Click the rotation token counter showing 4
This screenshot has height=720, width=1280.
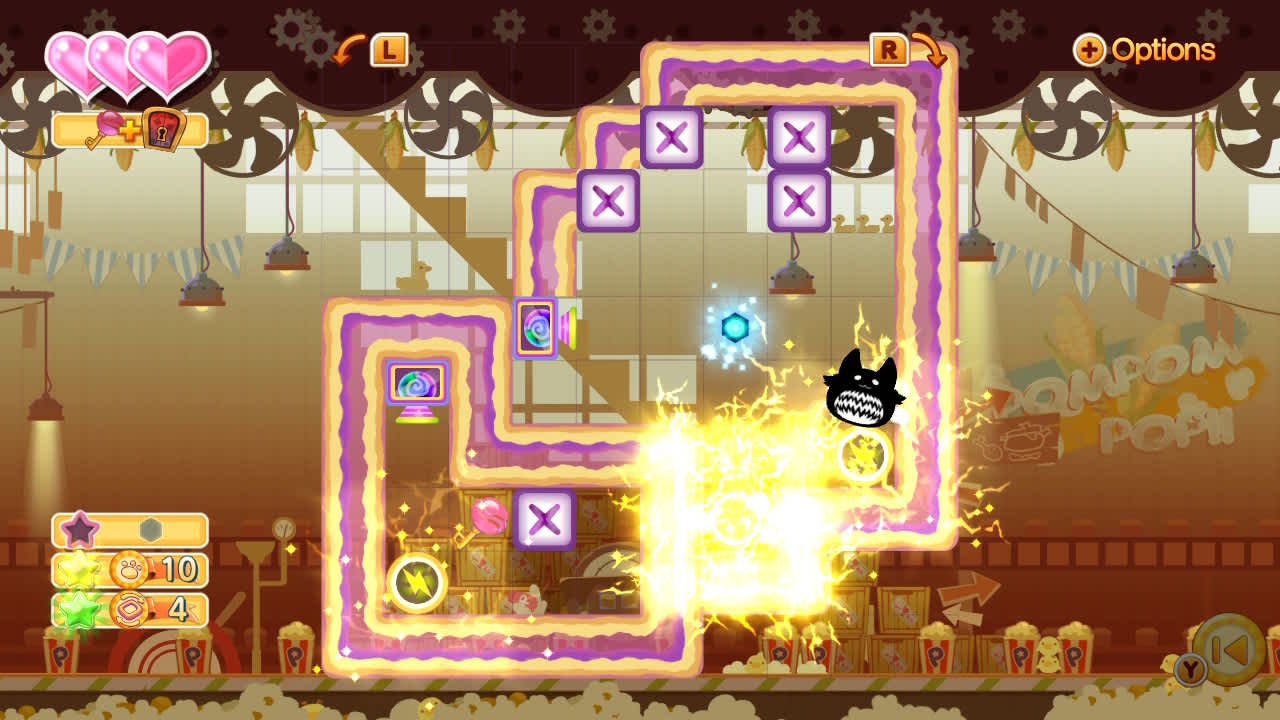[x=130, y=610]
